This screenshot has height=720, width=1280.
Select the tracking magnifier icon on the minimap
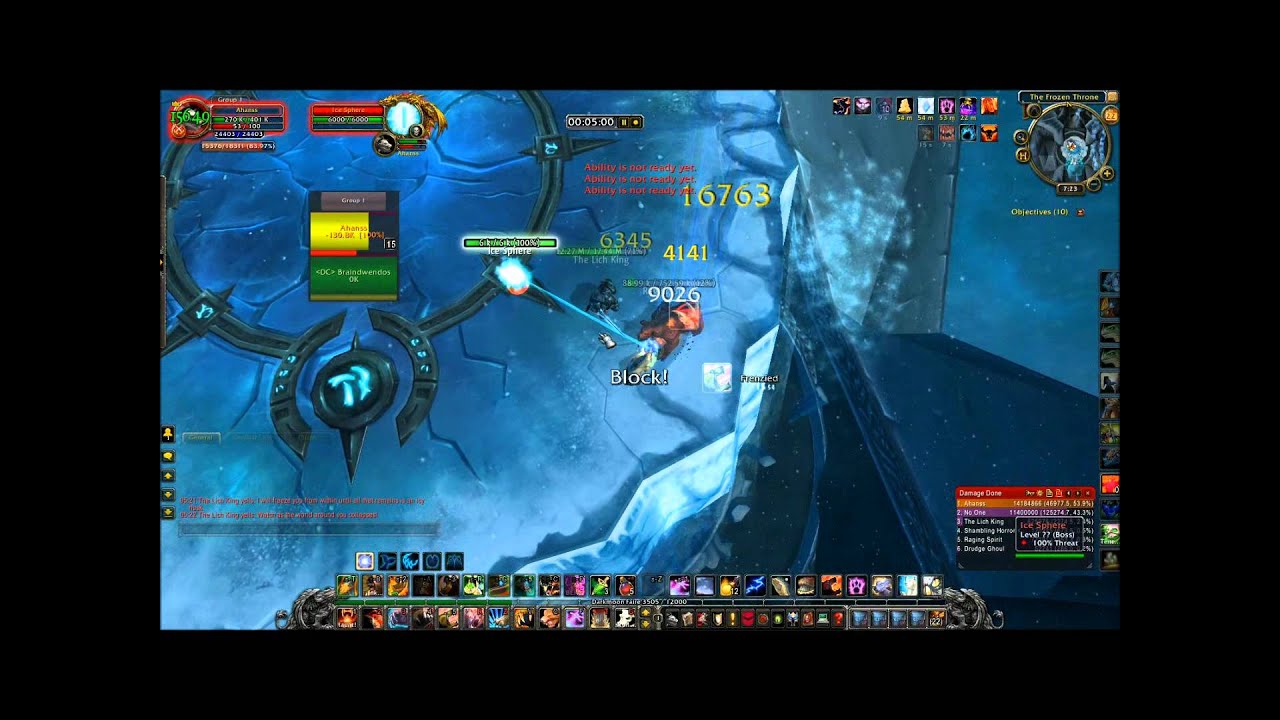[1022, 137]
